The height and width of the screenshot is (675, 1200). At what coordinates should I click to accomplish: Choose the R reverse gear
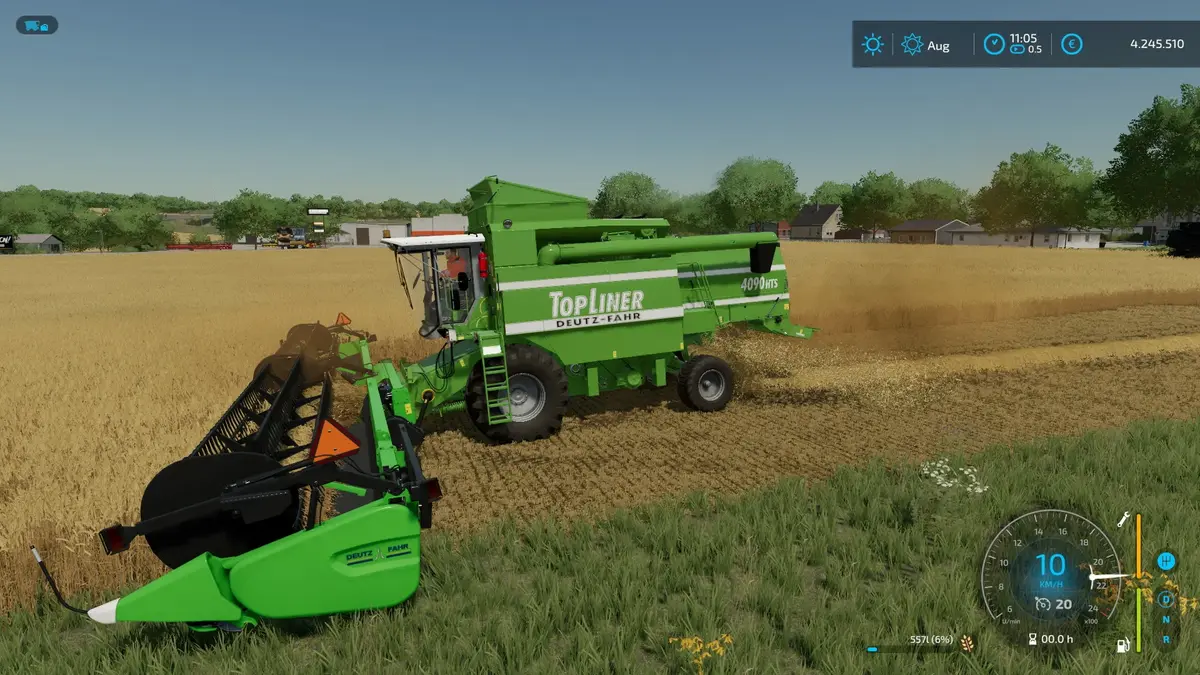point(1165,639)
